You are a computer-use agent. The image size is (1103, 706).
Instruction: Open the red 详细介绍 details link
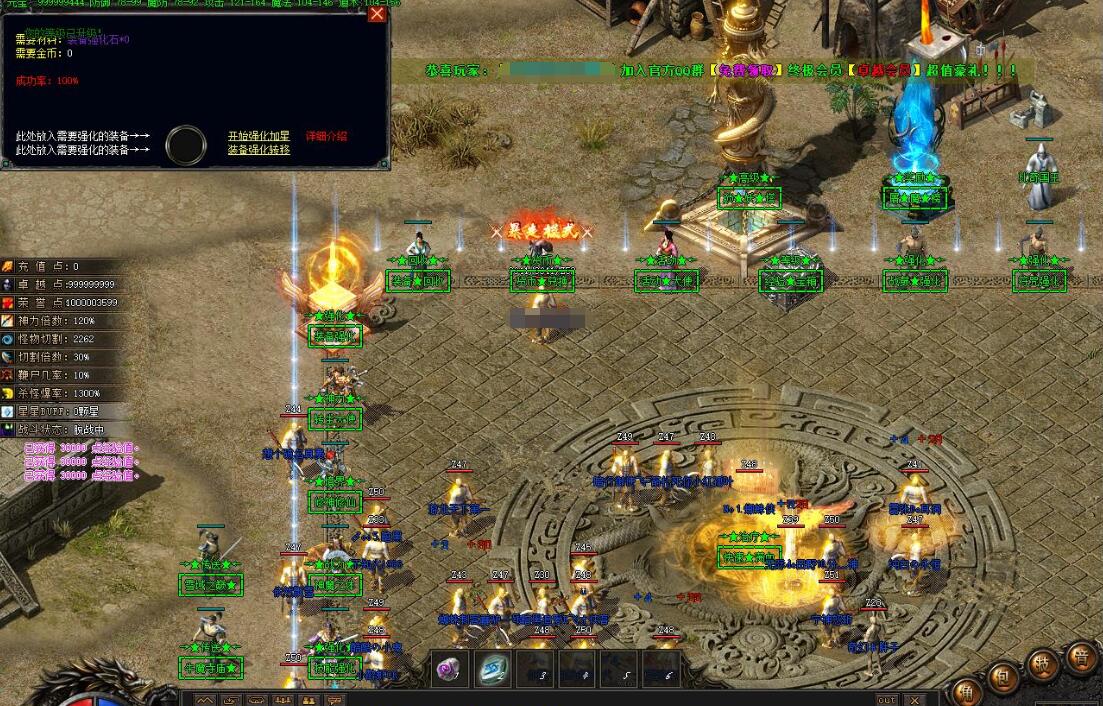point(326,136)
